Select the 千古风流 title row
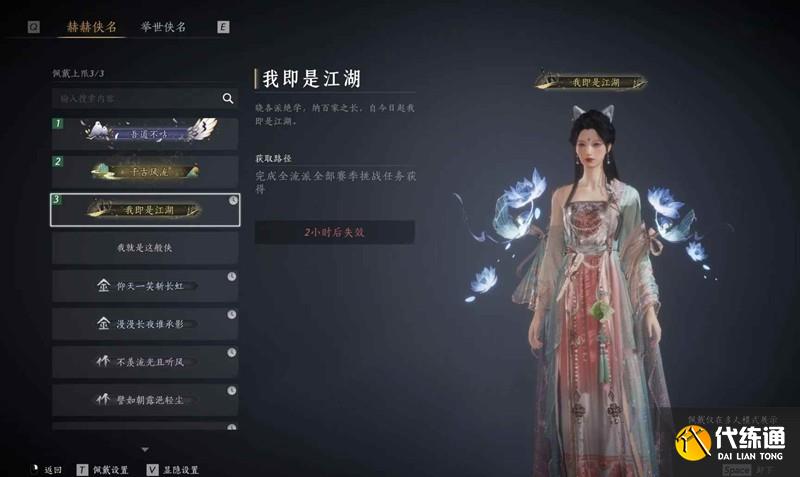The width and height of the screenshot is (800, 477). click(145, 172)
